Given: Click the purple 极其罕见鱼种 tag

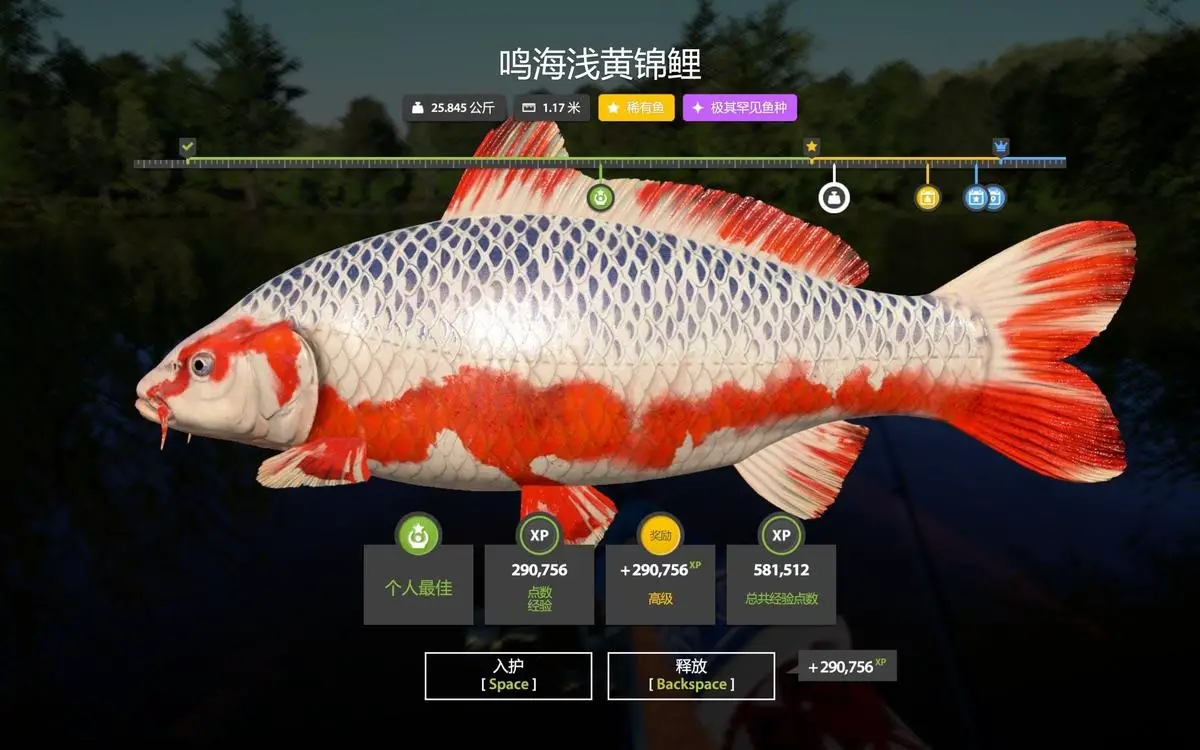Looking at the screenshot, I should 740,108.
